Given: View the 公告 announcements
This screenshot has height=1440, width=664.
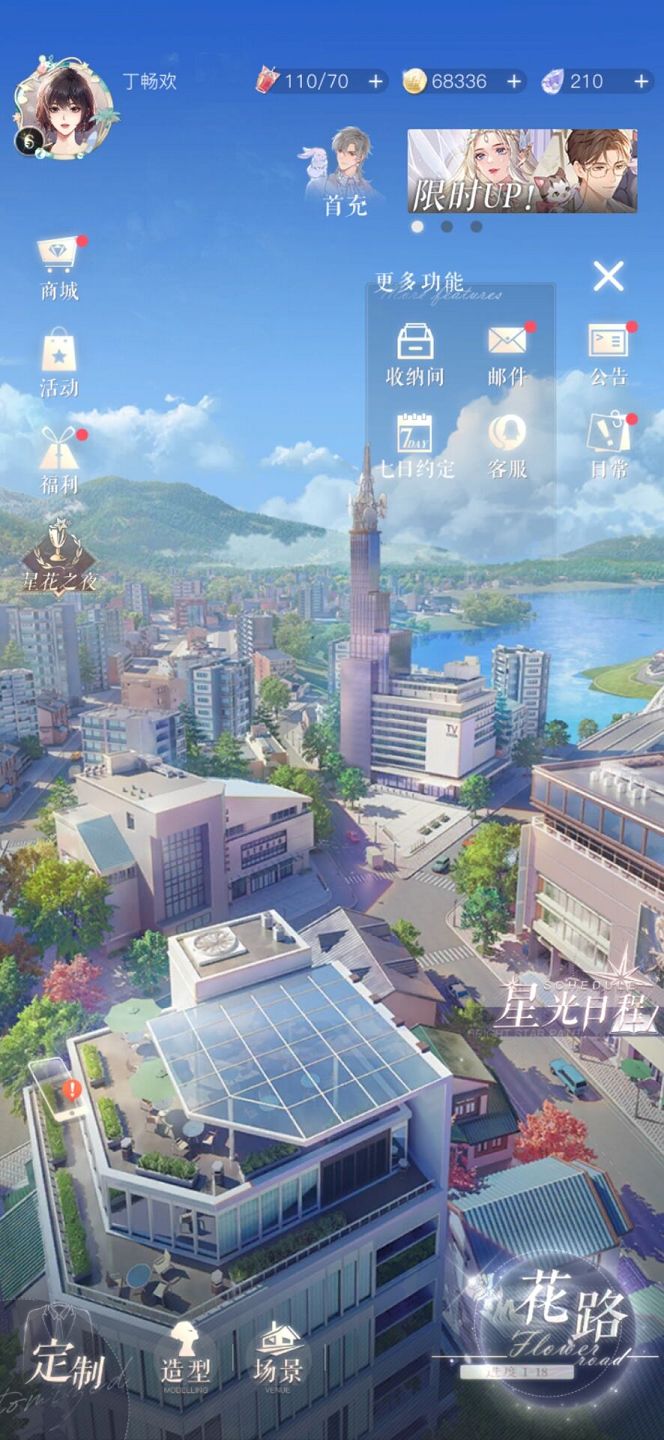Looking at the screenshot, I should coord(608,354).
